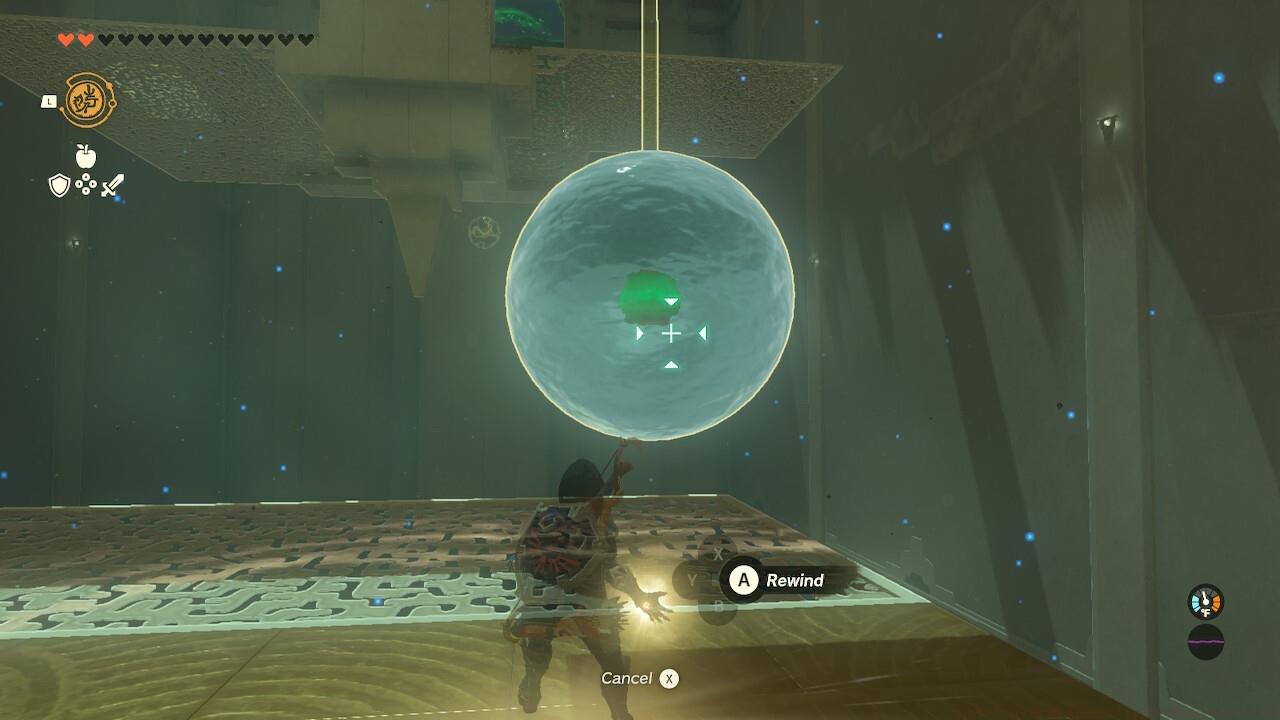This screenshot has height=720, width=1280.
Task: Click the noise meter waveform
Action: pyautogui.click(x=1207, y=642)
